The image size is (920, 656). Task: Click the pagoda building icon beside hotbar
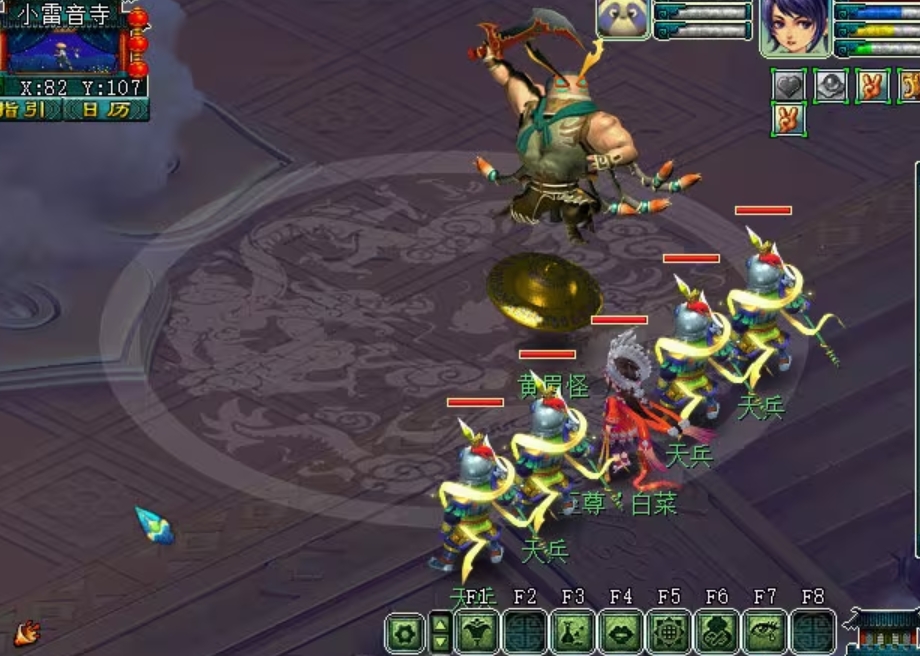point(884,630)
